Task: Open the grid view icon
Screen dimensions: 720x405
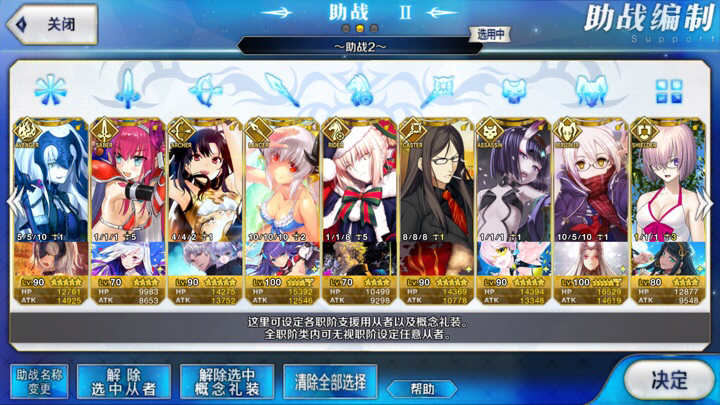Action: pyautogui.click(x=667, y=91)
